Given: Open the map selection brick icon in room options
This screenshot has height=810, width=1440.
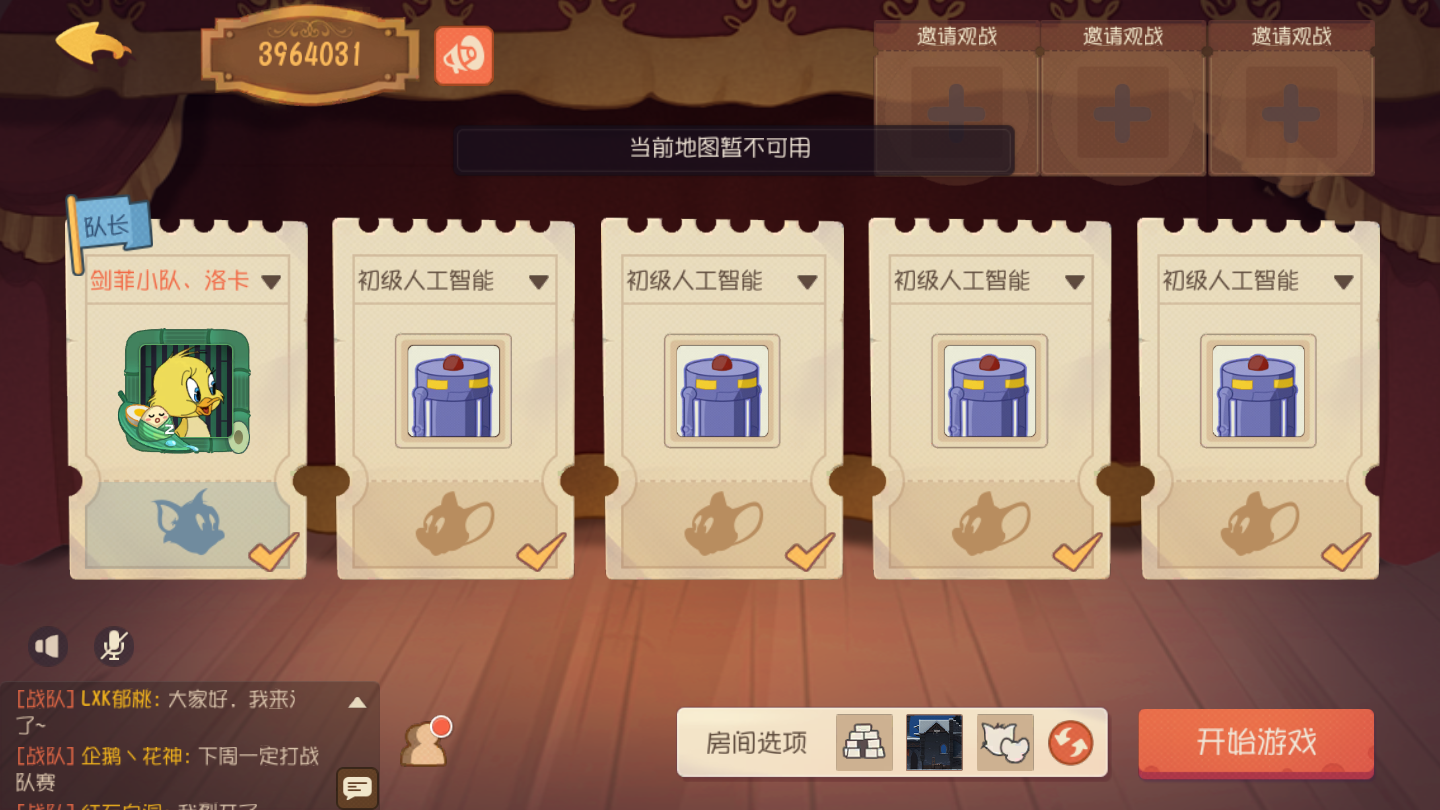Looking at the screenshot, I should pyautogui.click(x=862, y=743).
